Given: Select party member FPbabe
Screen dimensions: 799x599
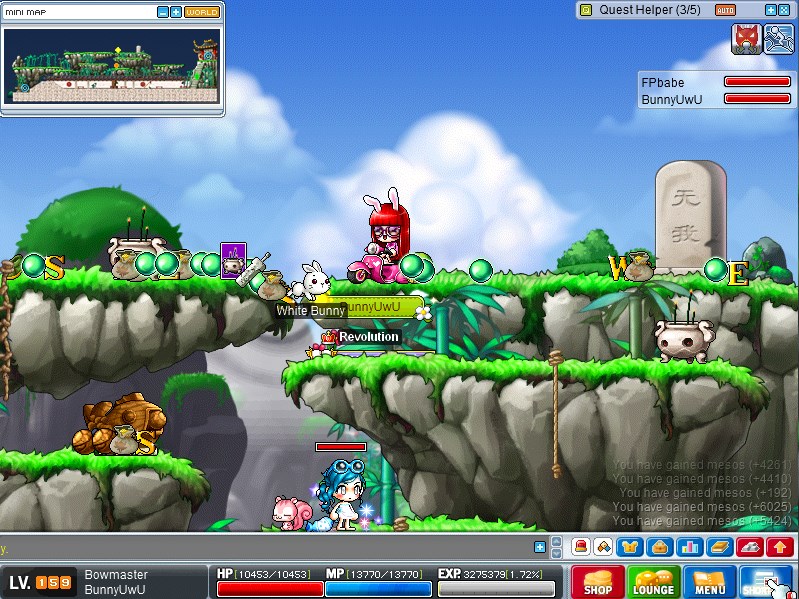Looking at the screenshot, I should [x=663, y=83].
